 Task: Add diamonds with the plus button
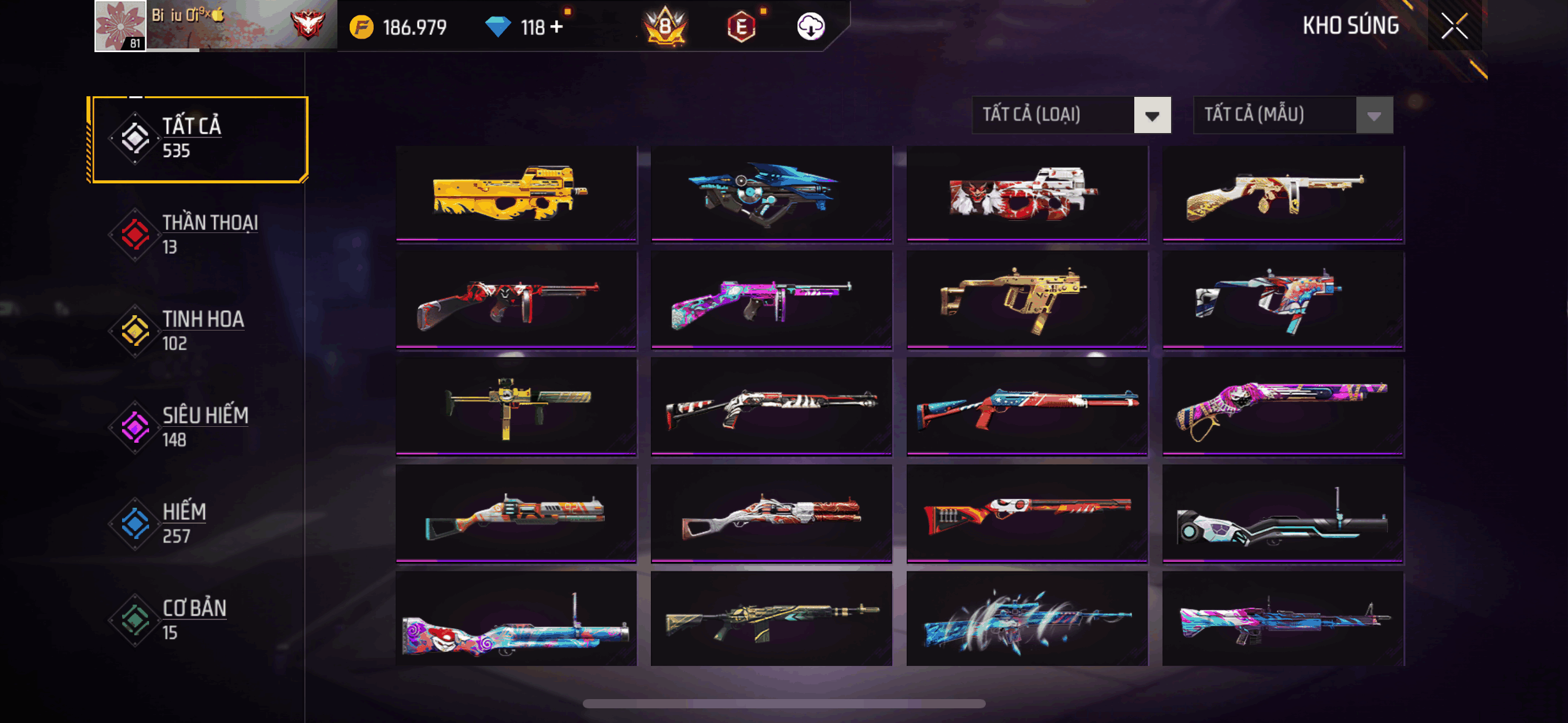point(556,27)
